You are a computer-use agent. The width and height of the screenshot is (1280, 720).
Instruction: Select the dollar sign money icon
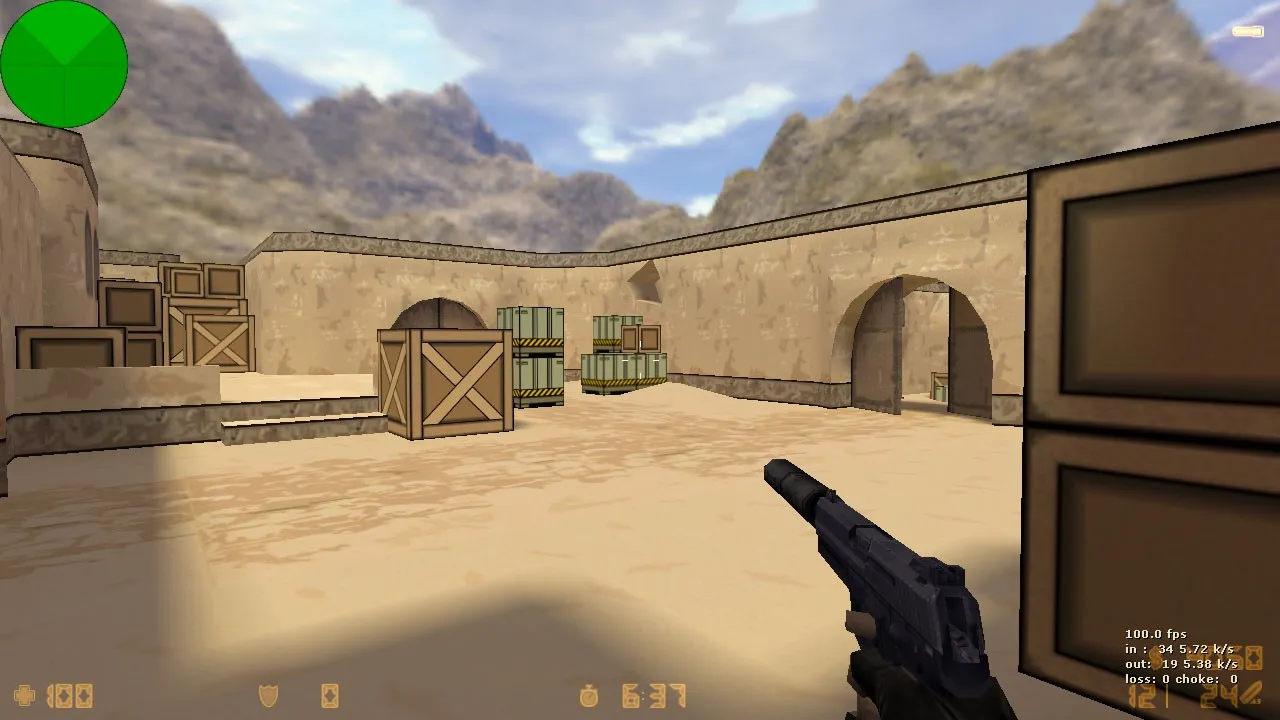(x=1155, y=657)
